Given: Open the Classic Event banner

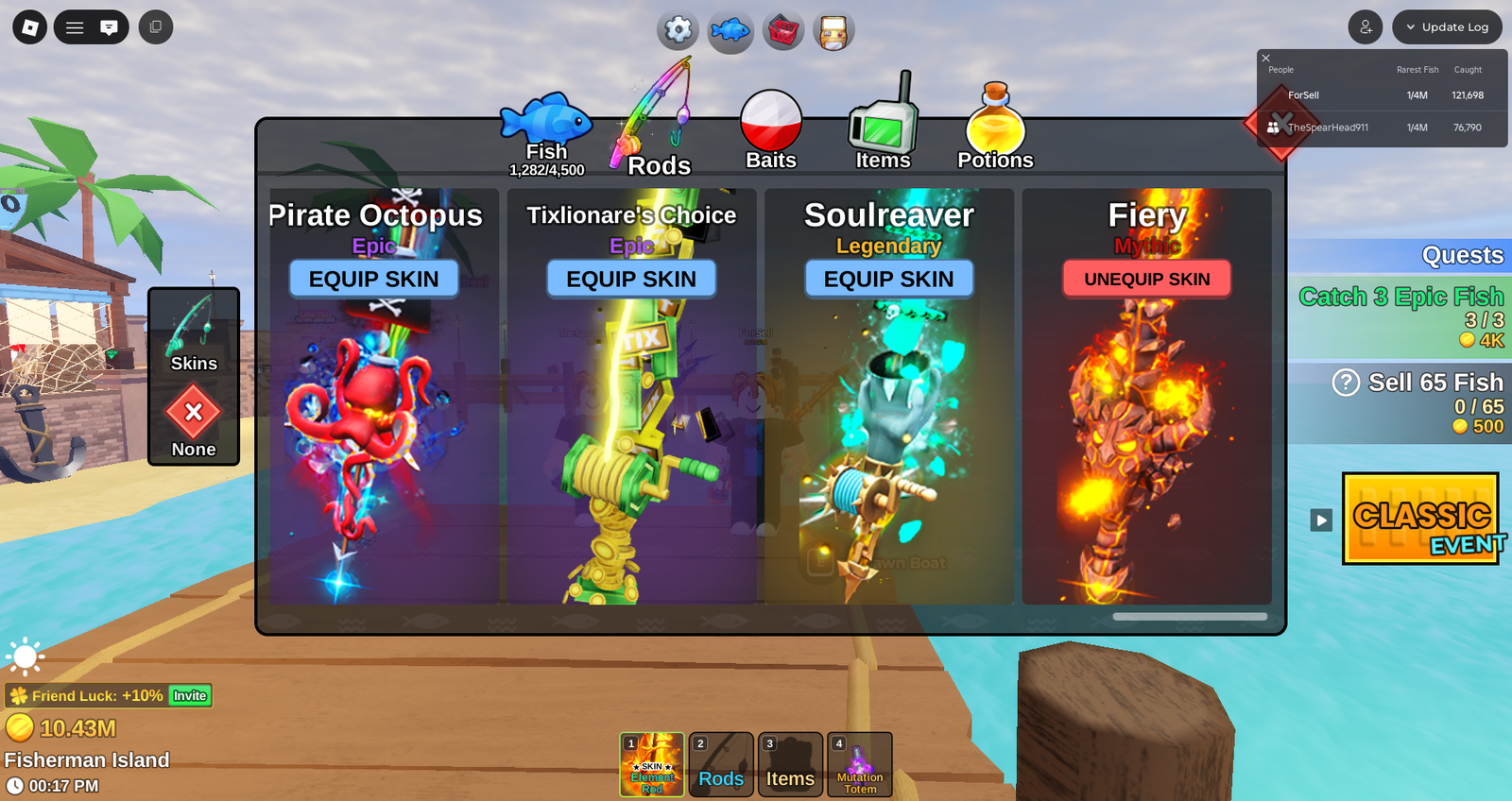Looking at the screenshot, I should click(x=1420, y=519).
